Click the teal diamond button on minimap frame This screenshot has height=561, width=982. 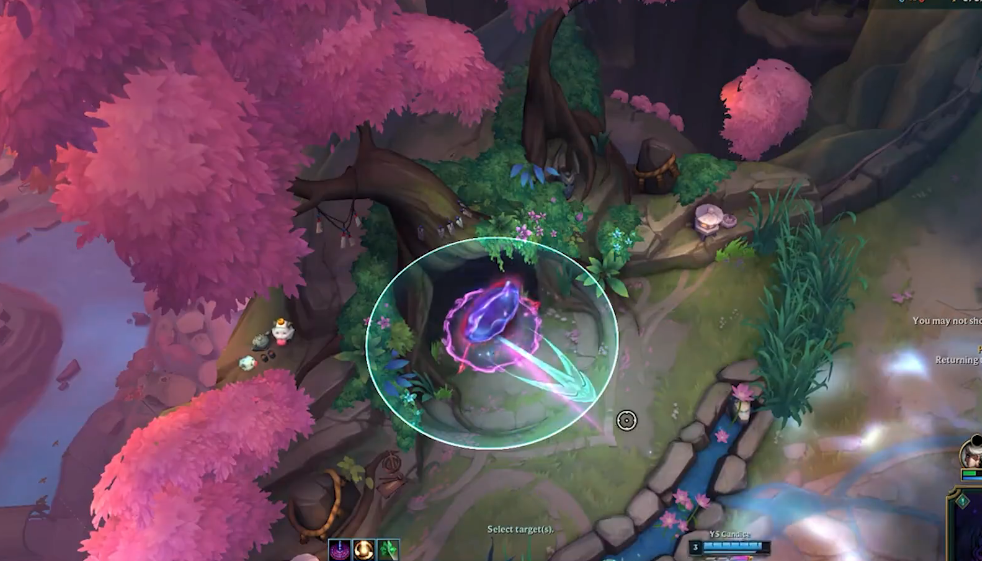click(962, 501)
